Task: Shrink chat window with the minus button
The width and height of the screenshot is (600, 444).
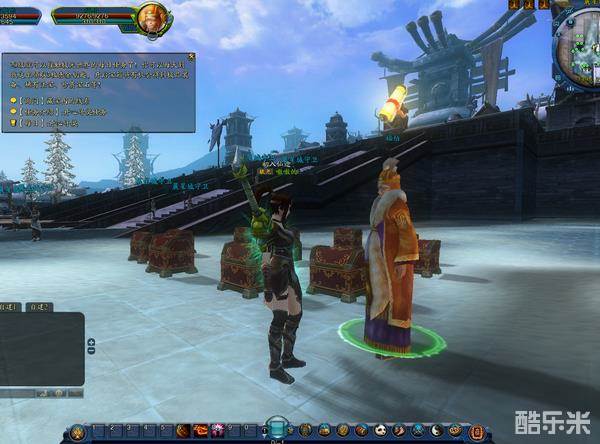Action: point(91,352)
